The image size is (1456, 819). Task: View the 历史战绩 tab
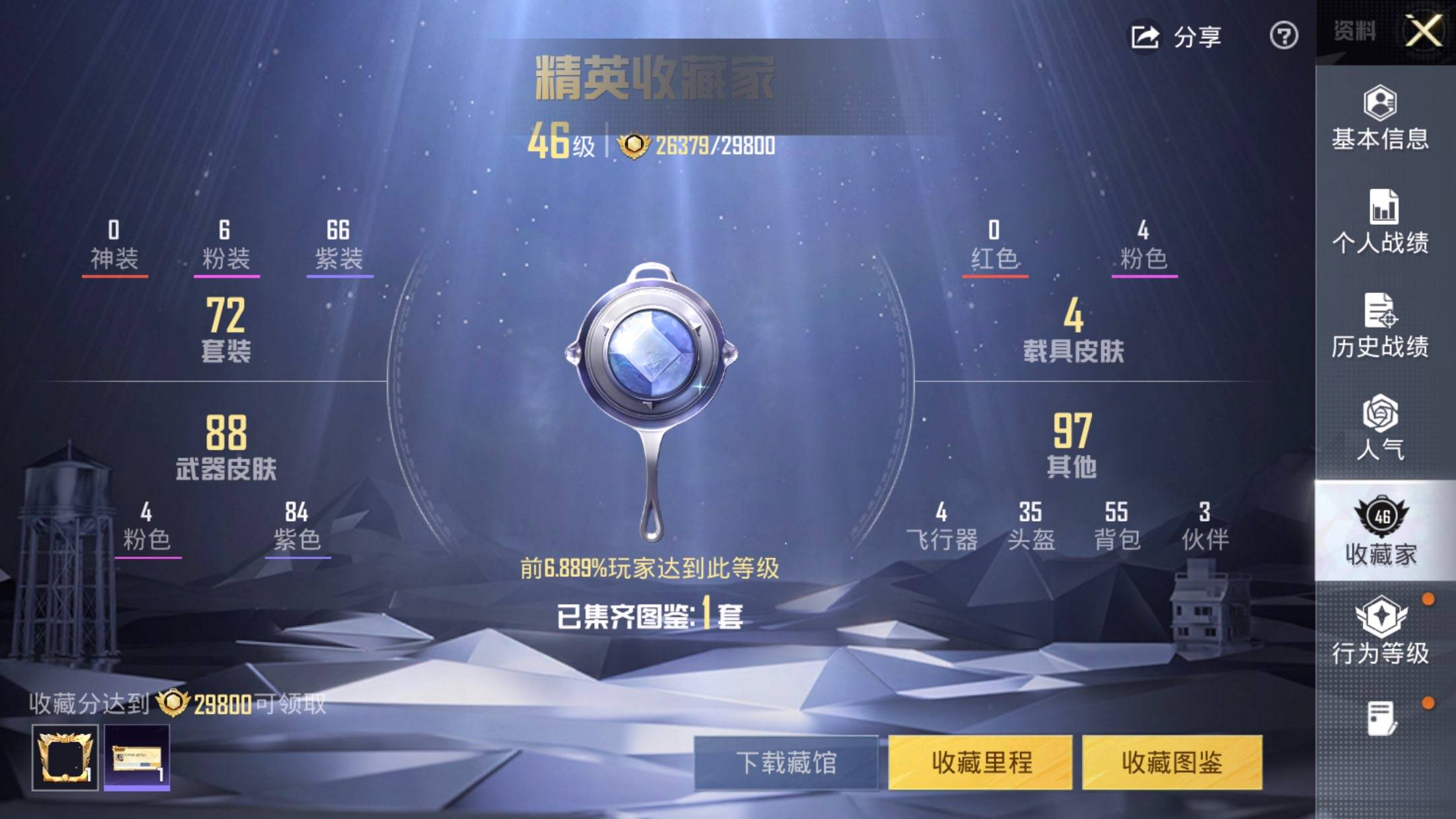point(1380,326)
